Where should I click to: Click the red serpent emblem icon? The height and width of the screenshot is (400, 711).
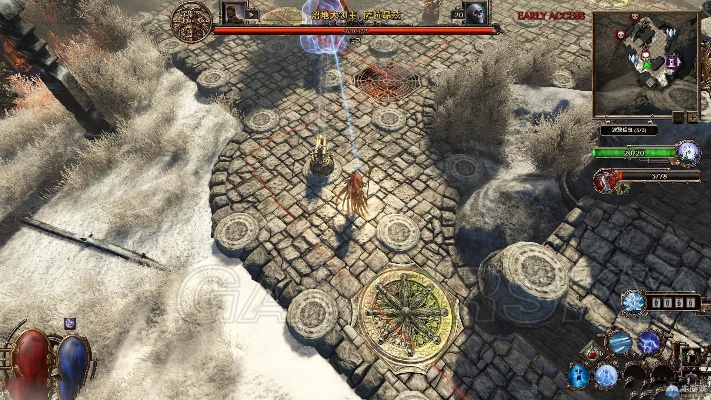(606, 180)
